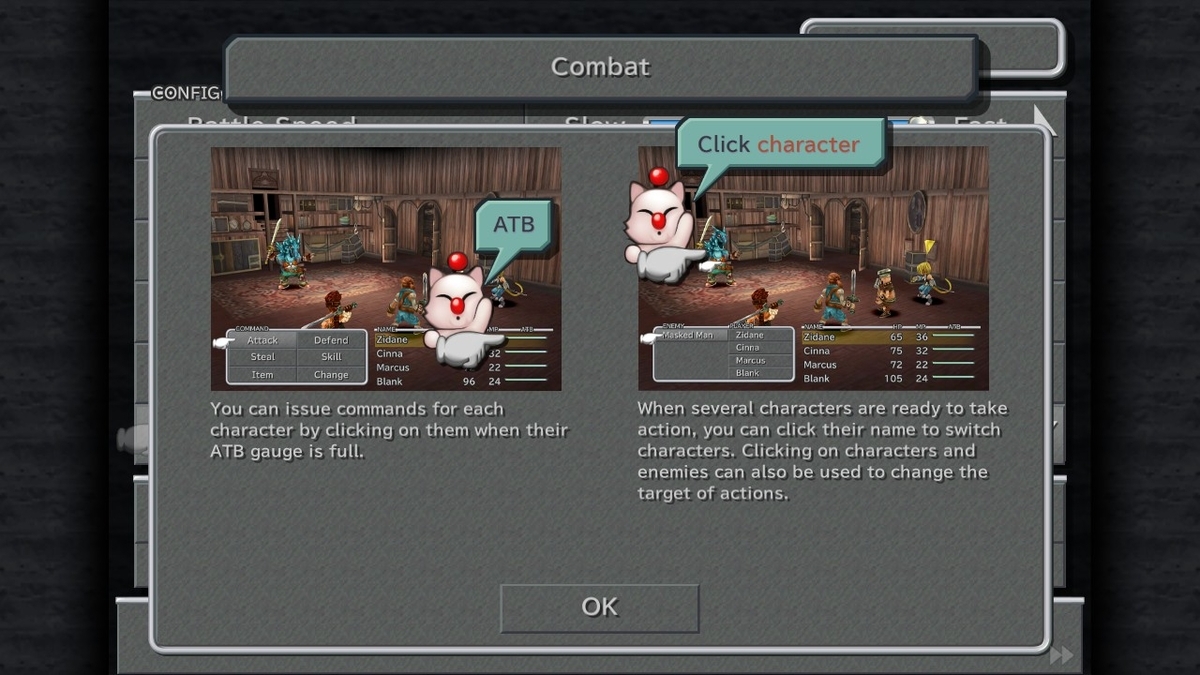This screenshot has height=675, width=1200.
Task: Confirm the Combat tutorial with OK
Action: pos(599,608)
